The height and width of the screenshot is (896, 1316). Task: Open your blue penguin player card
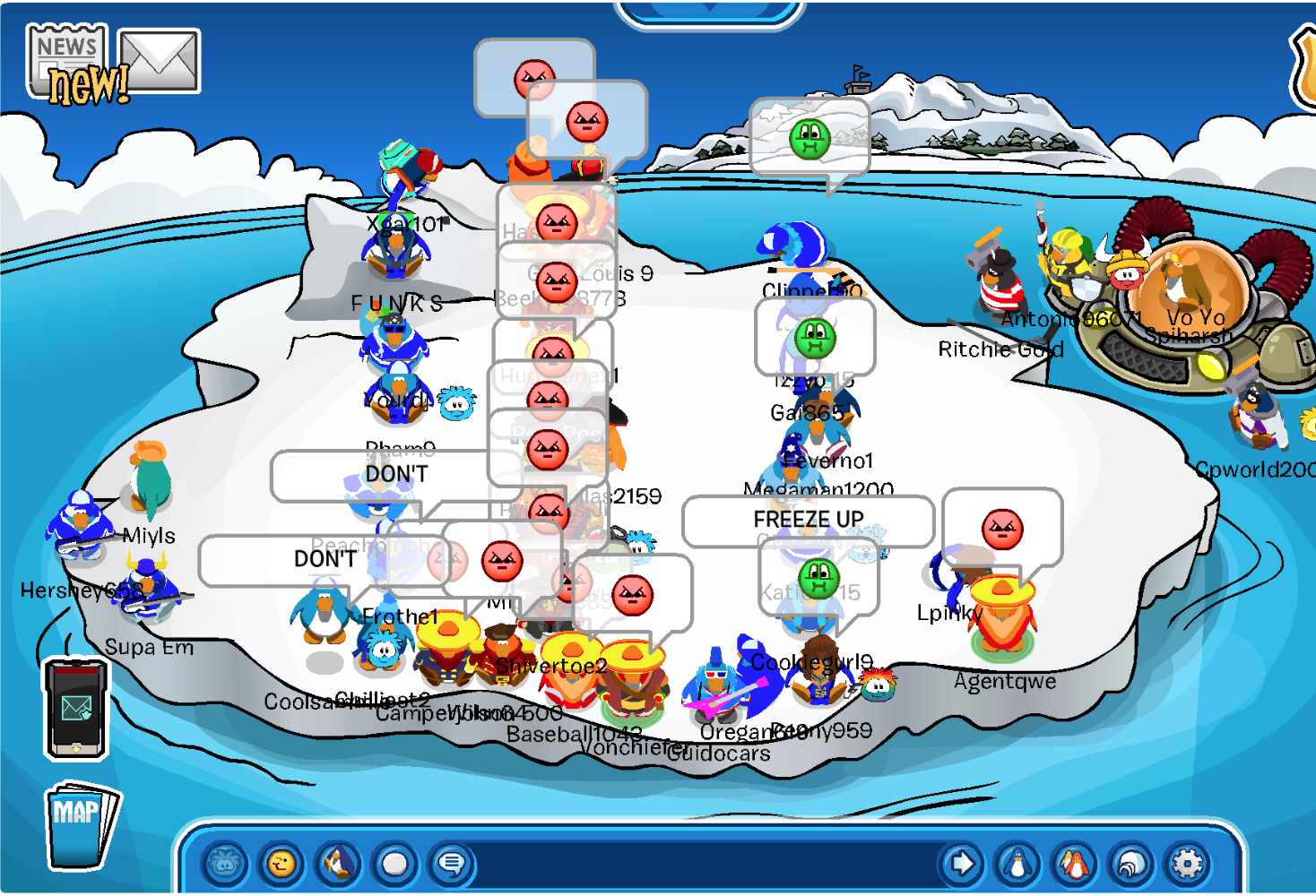coord(1017,864)
